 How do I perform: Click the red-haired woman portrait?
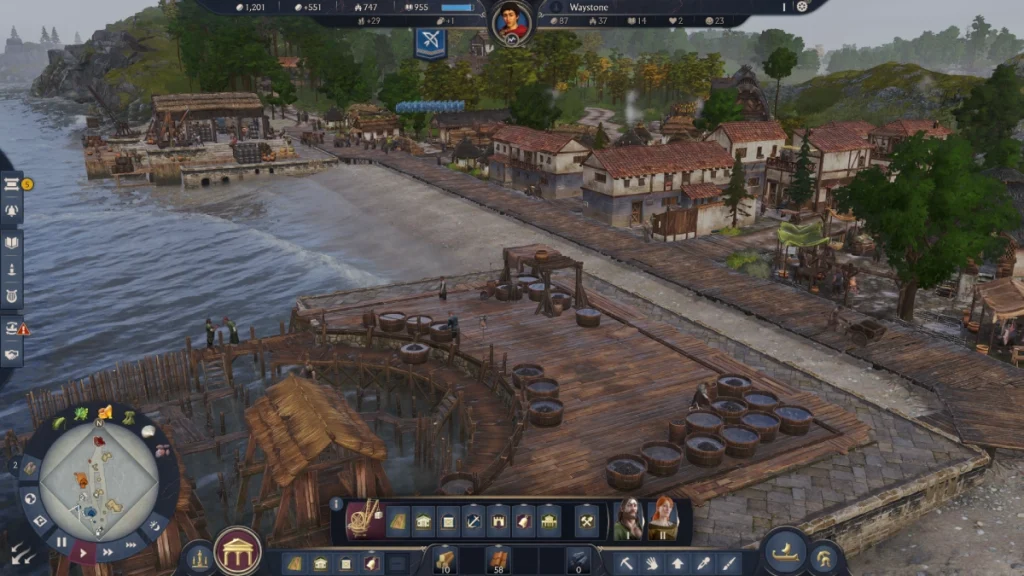(662, 518)
